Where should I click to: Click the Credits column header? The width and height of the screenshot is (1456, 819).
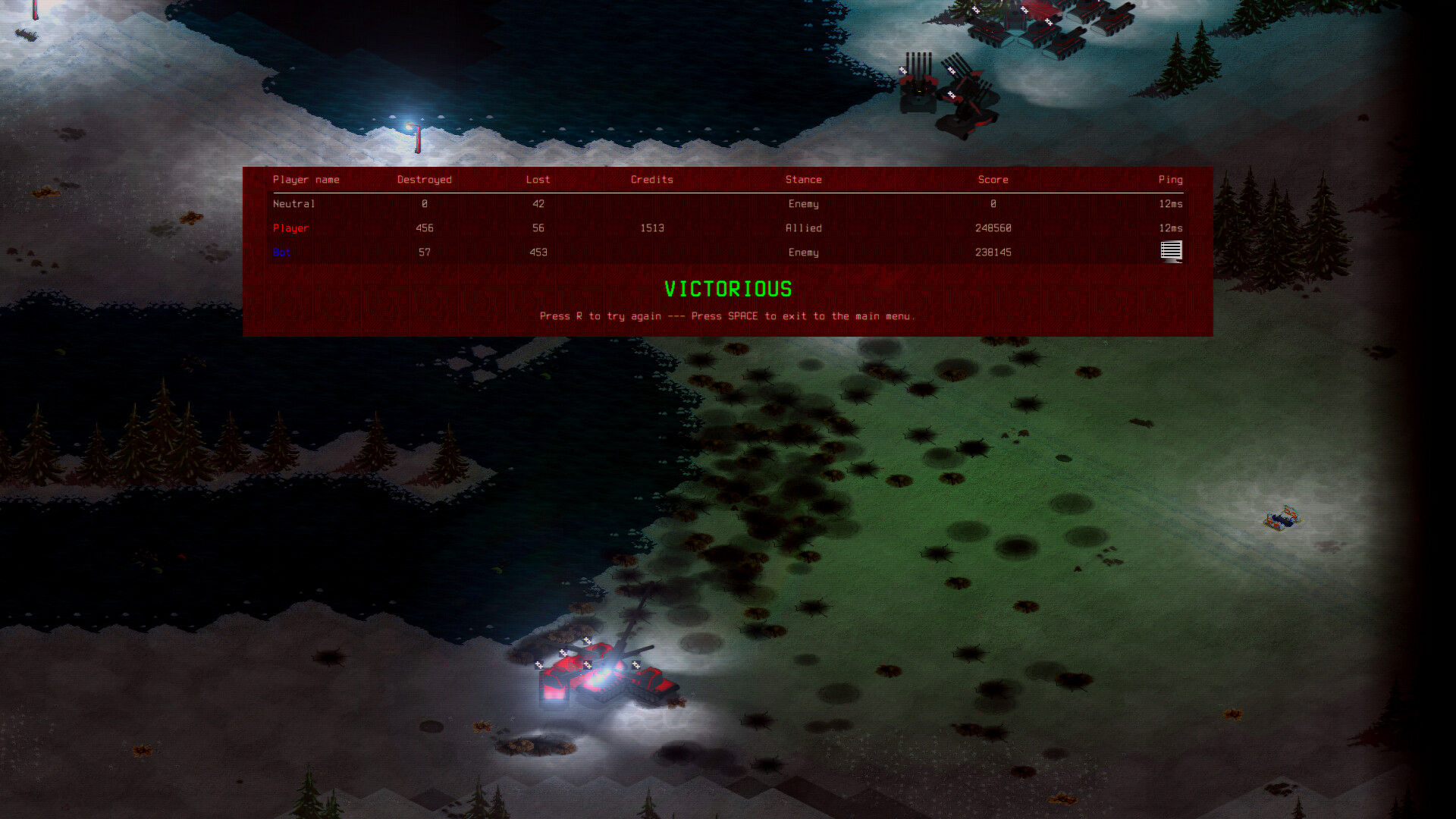pos(651,180)
